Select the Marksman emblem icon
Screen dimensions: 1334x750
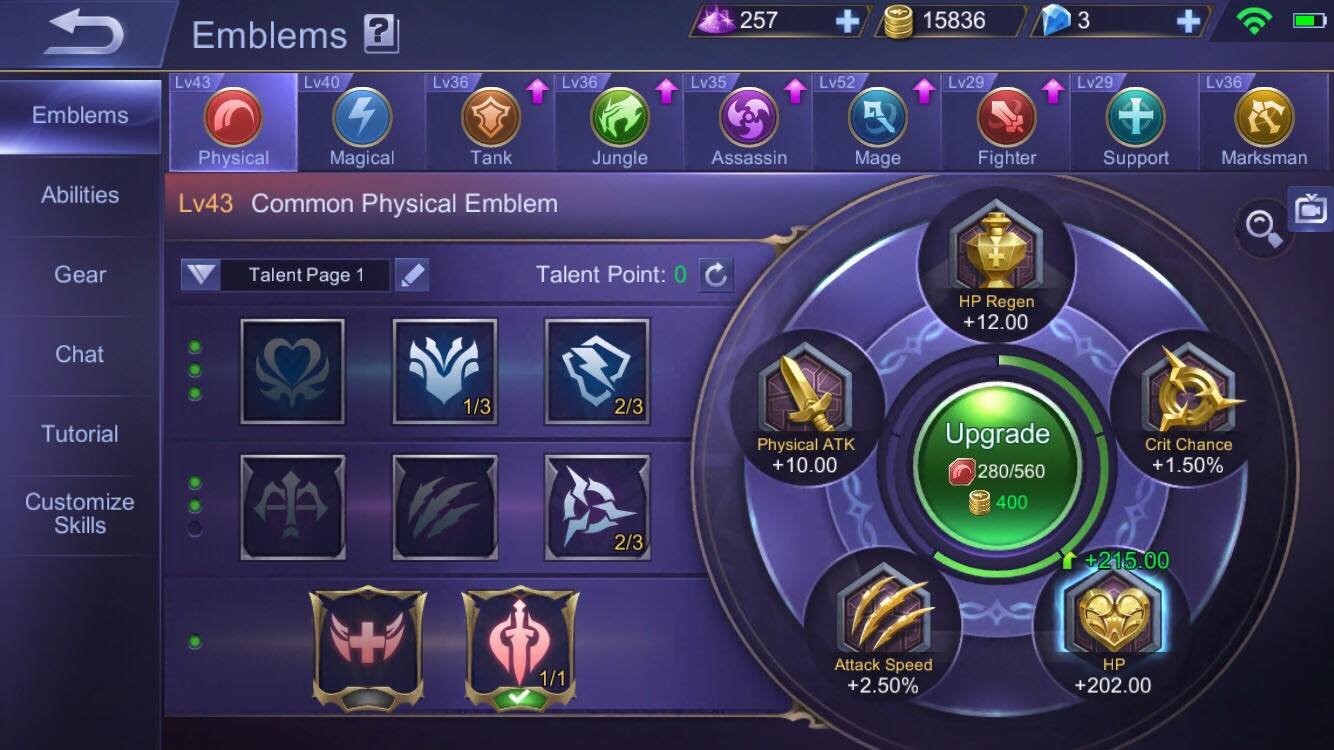tap(1263, 118)
